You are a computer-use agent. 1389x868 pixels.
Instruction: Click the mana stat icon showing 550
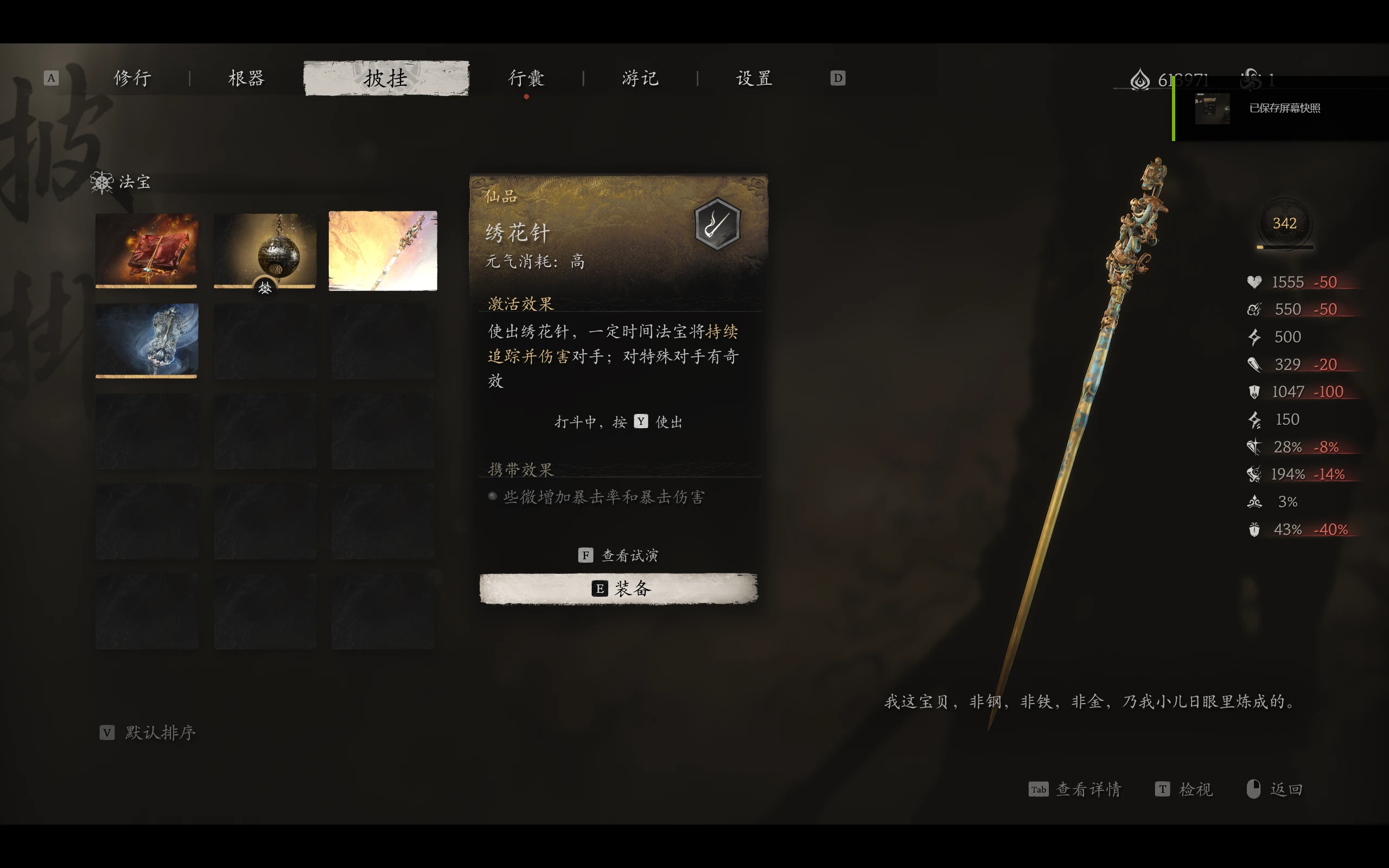tap(1254, 309)
